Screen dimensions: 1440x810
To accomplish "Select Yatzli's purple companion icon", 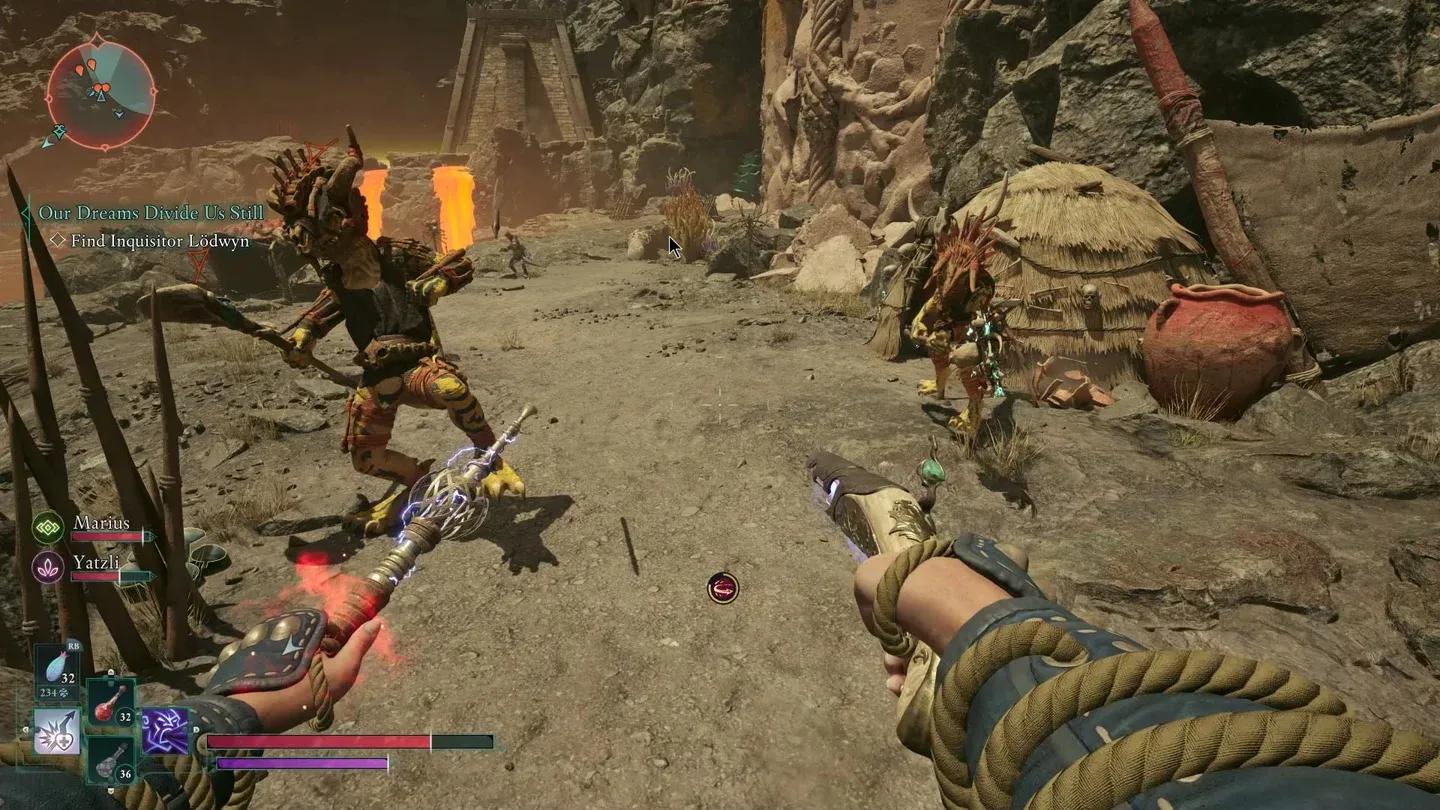I will tap(48, 566).
